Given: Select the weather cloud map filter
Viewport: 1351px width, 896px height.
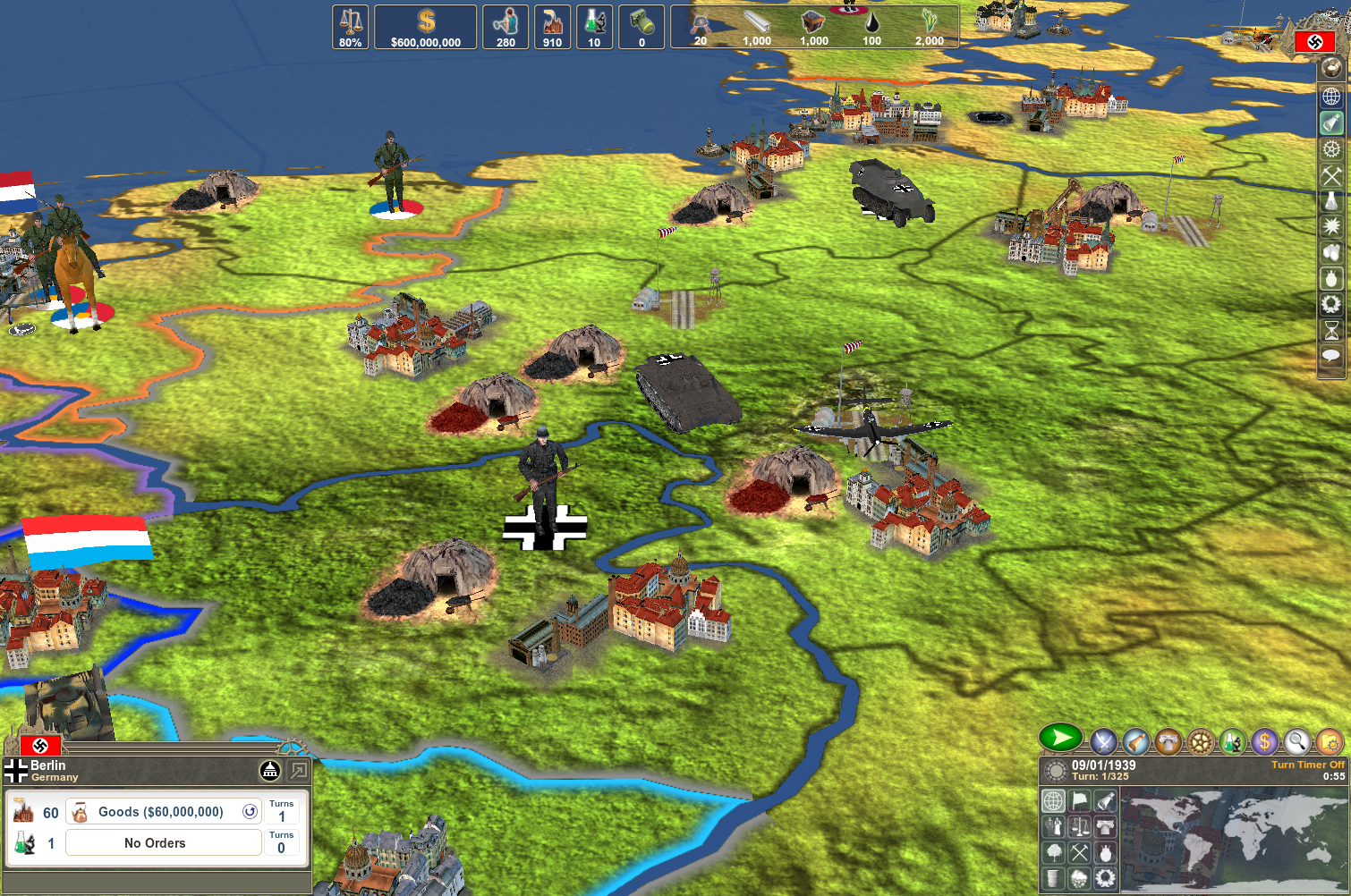Looking at the screenshot, I should (1080, 878).
